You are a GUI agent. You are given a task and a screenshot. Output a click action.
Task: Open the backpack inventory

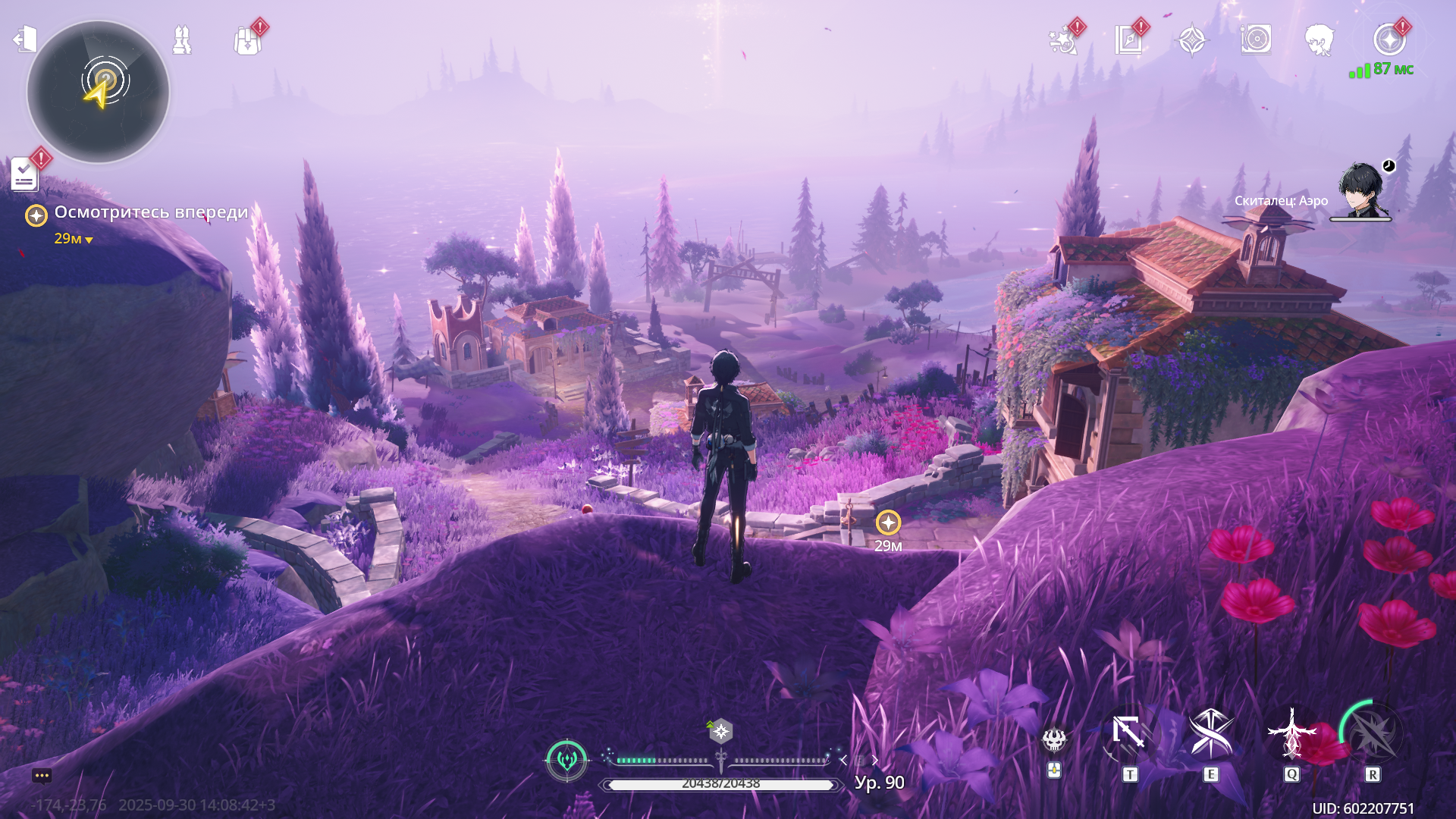[x=247, y=41]
